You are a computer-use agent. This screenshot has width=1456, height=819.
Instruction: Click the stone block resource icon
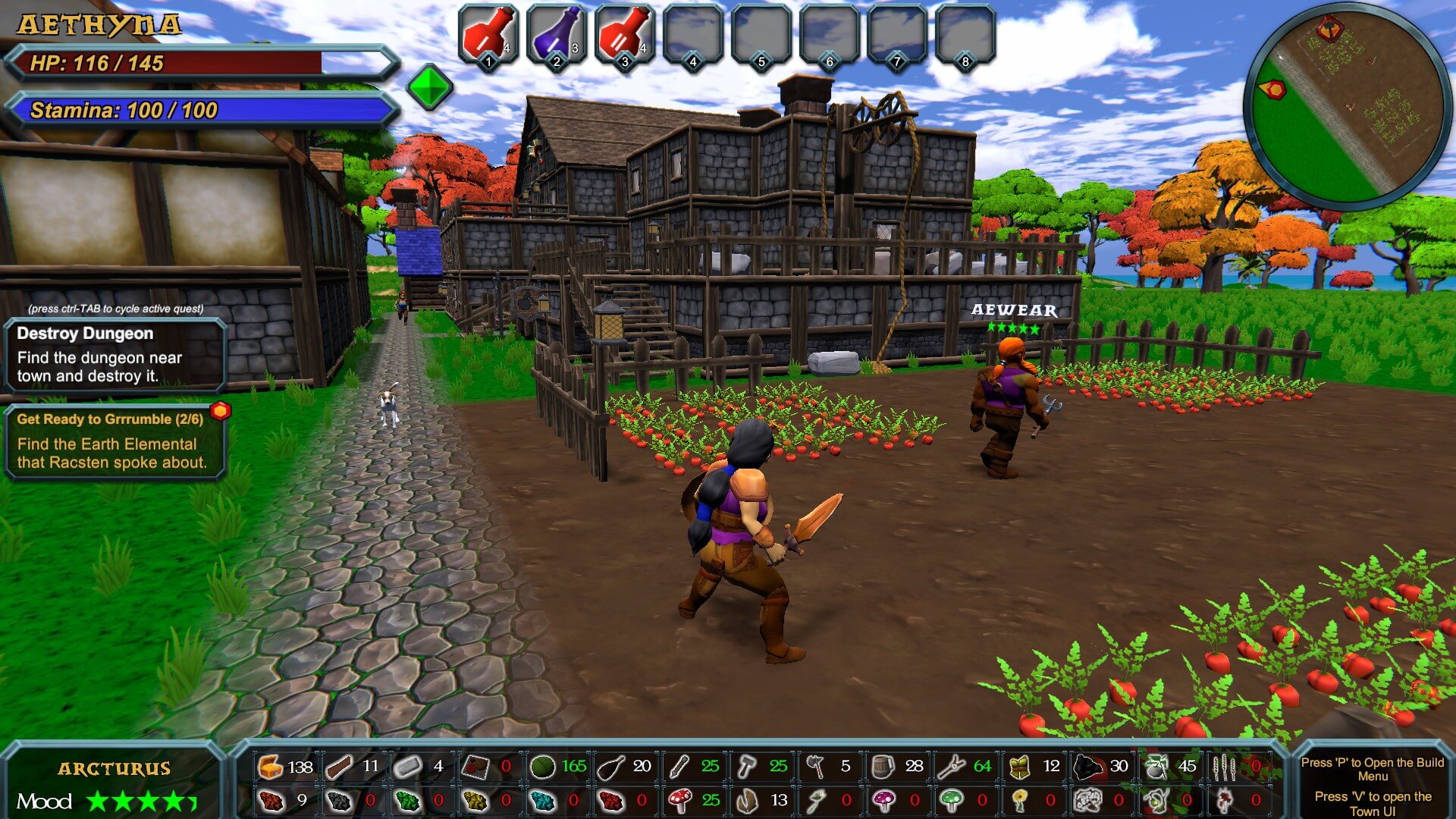coord(407,767)
